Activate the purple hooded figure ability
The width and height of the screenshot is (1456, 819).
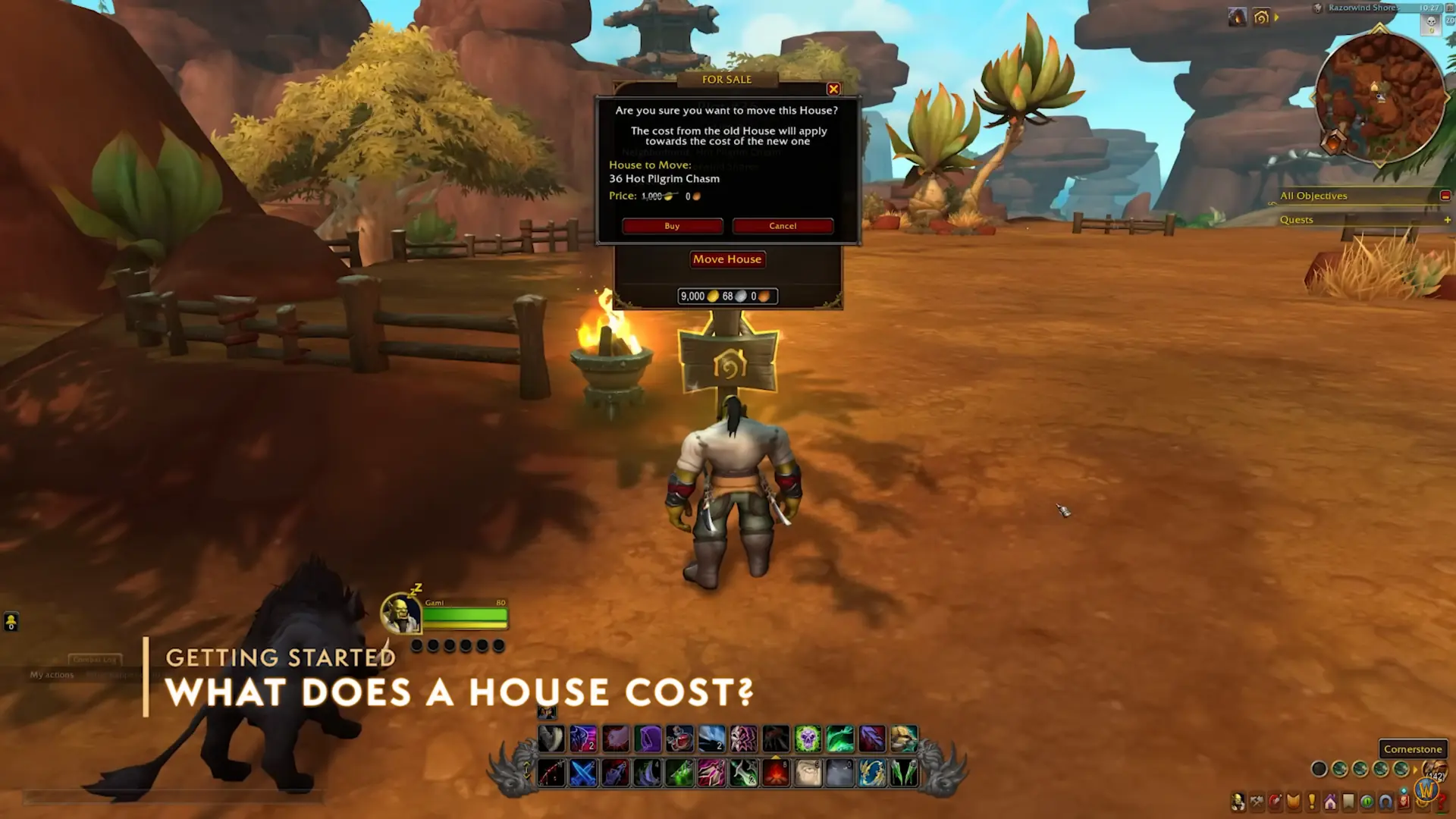648,738
